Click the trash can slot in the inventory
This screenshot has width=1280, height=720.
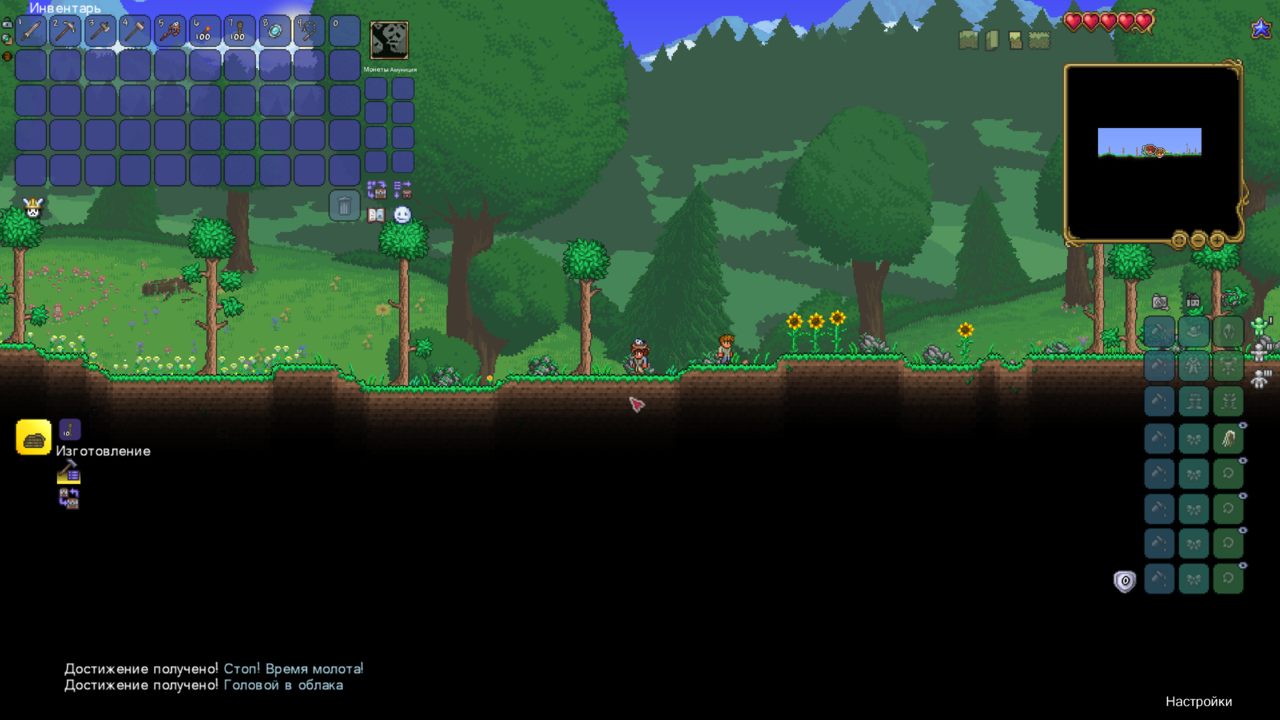345,206
